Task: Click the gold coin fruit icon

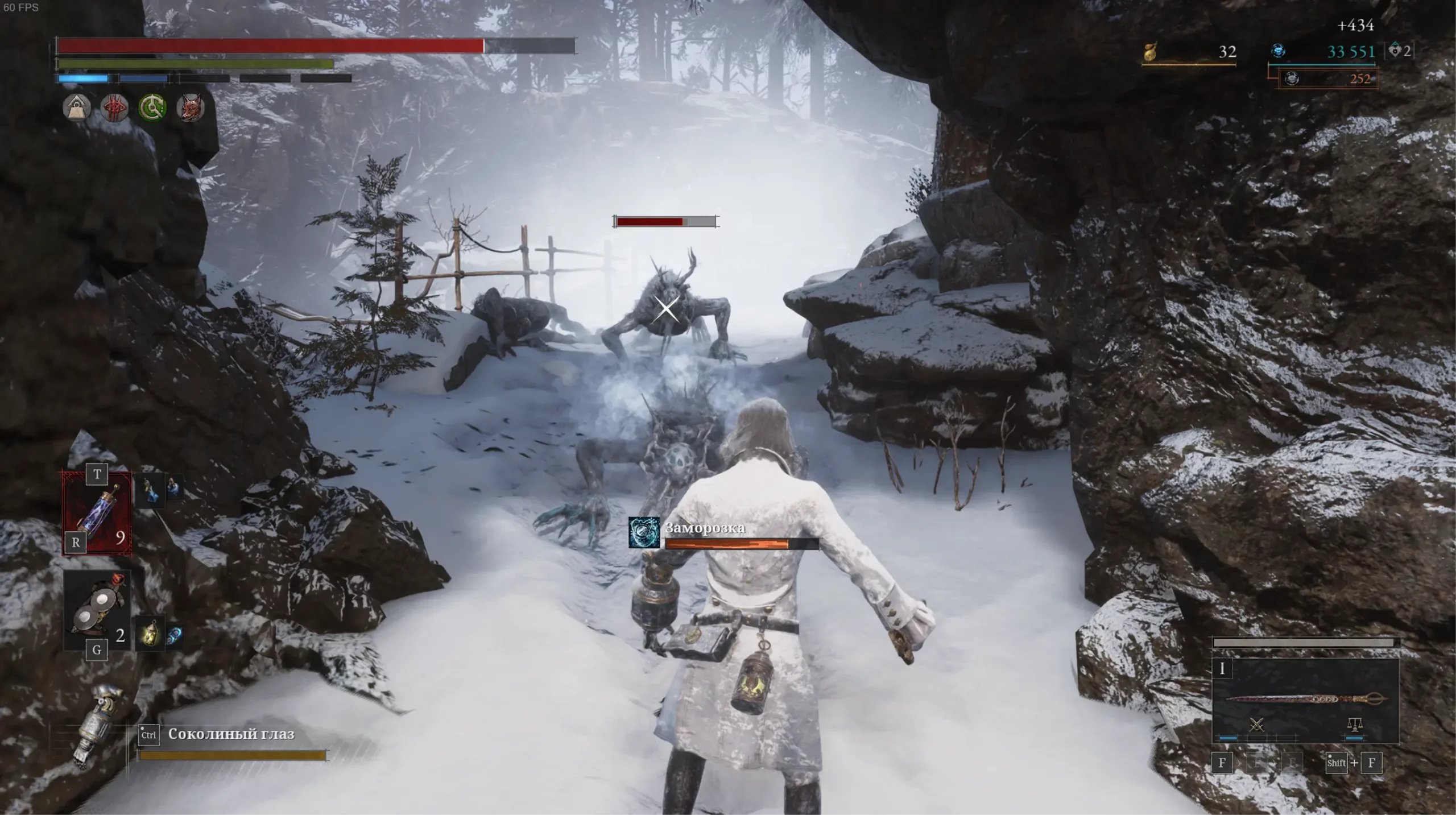Action: coord(1151,52)
